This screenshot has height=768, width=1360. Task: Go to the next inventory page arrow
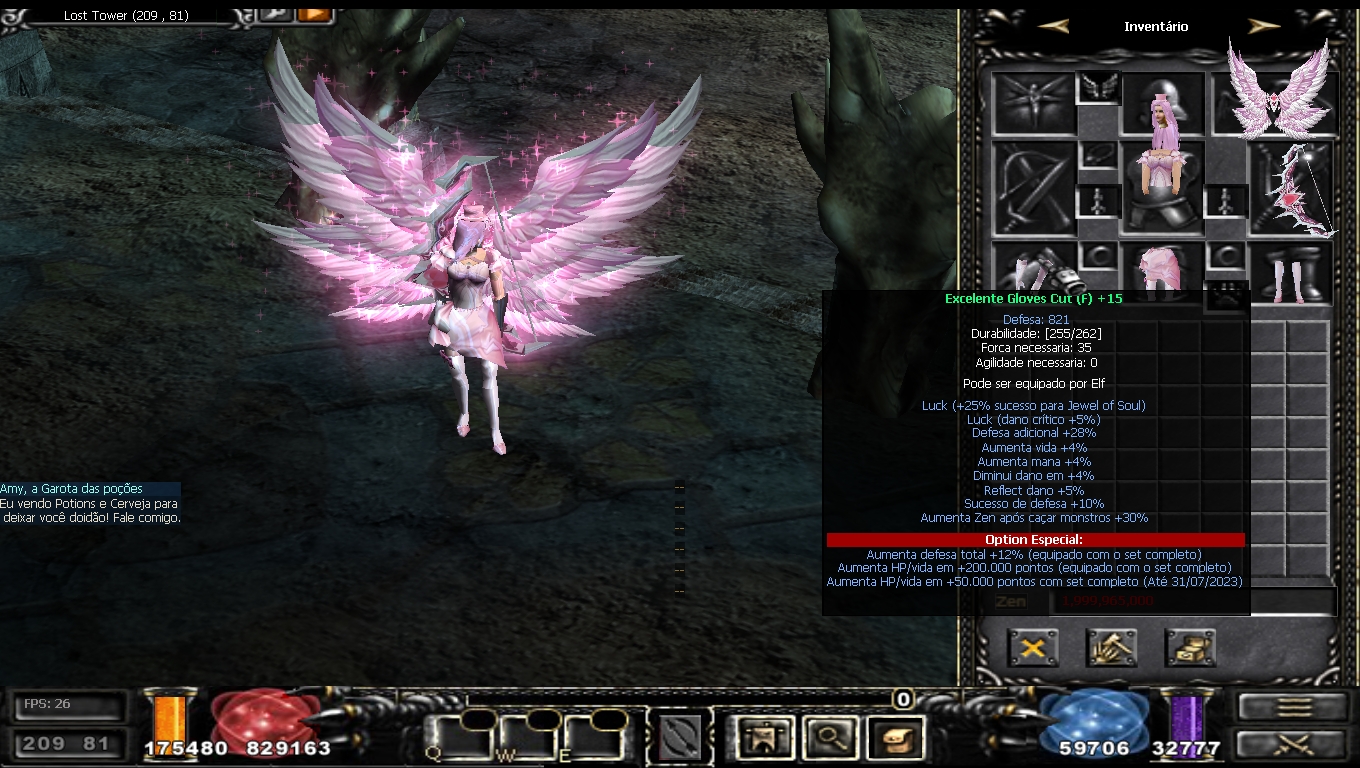coord(1264,27)
